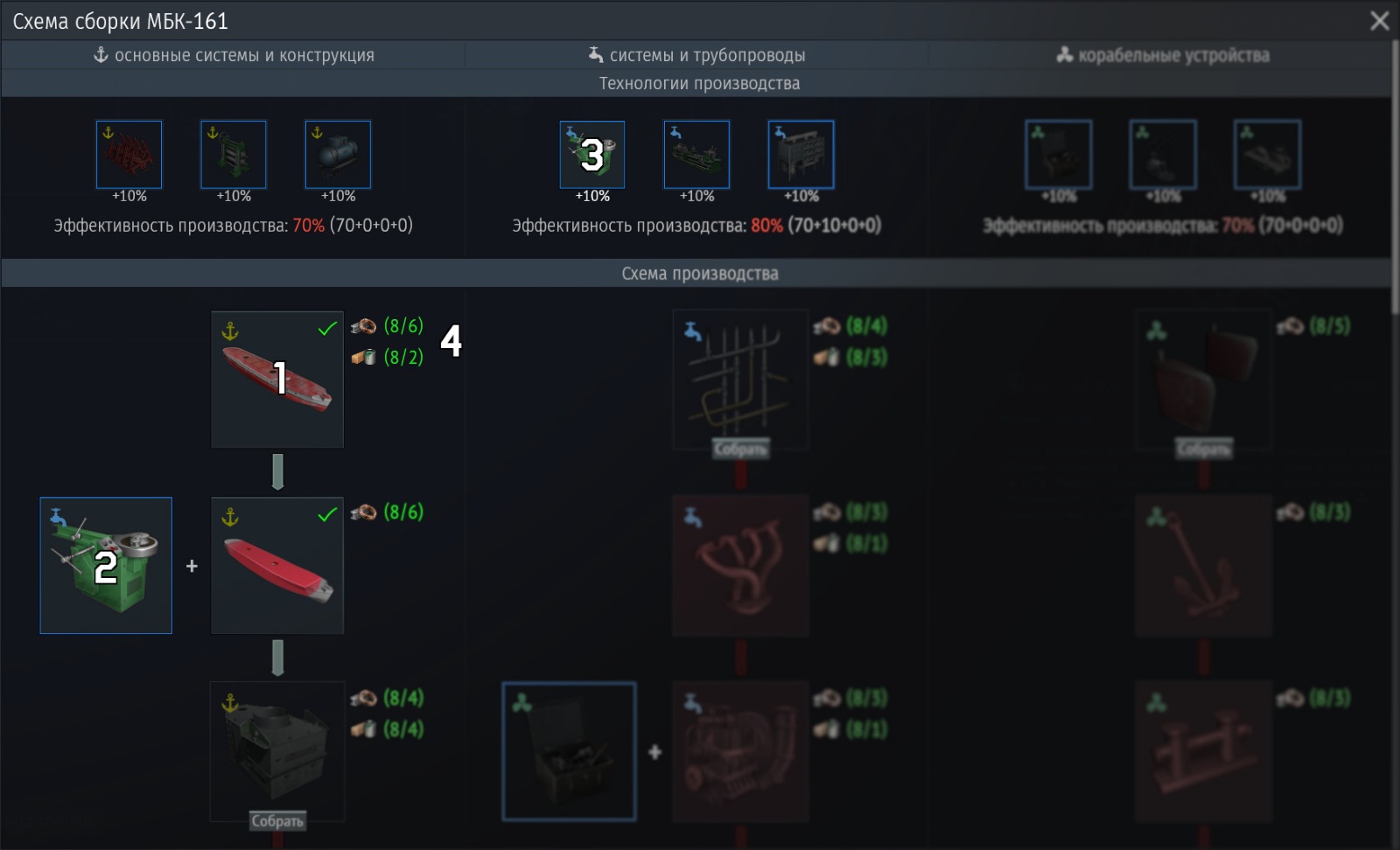
Task: Toggle selection of the open toolbox crate tile
Action: pyautogui.click(x=569, y=750)
